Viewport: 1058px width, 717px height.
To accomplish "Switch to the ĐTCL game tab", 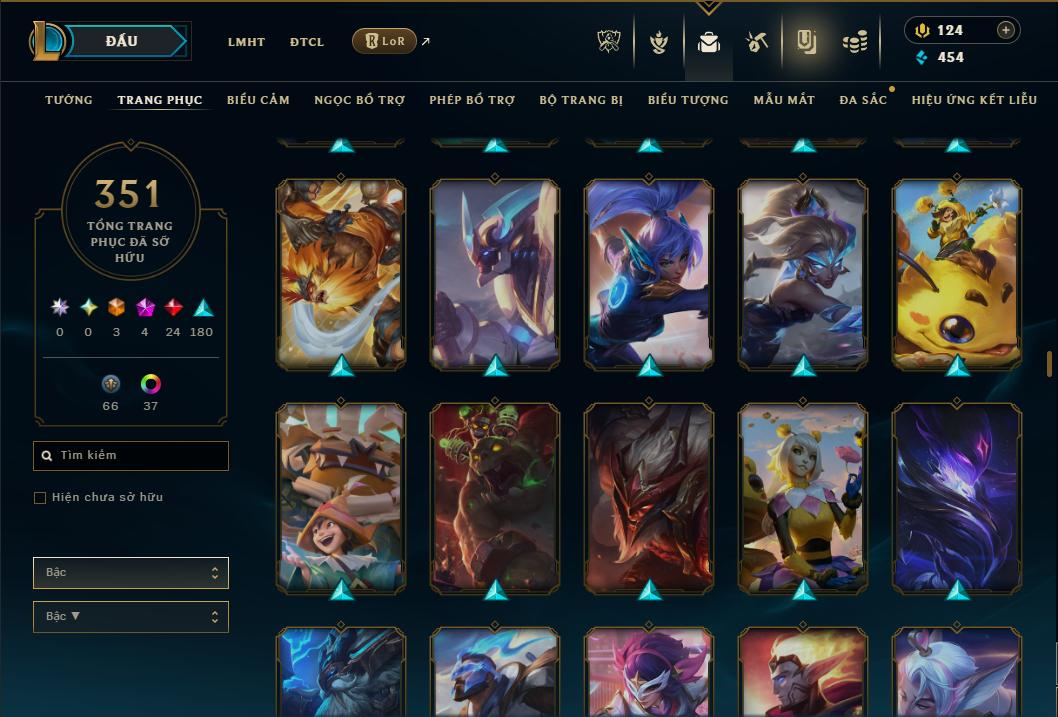I will [x=307, y=42].
